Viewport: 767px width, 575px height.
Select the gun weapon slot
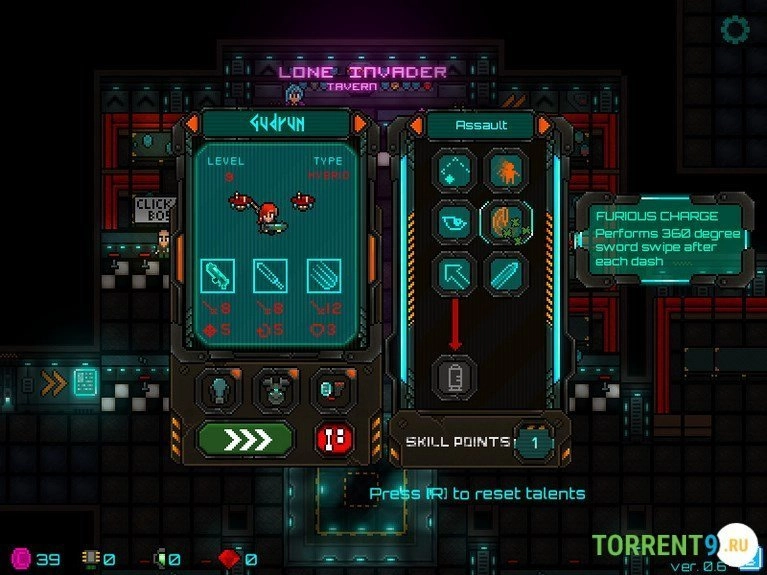point(218,275)
